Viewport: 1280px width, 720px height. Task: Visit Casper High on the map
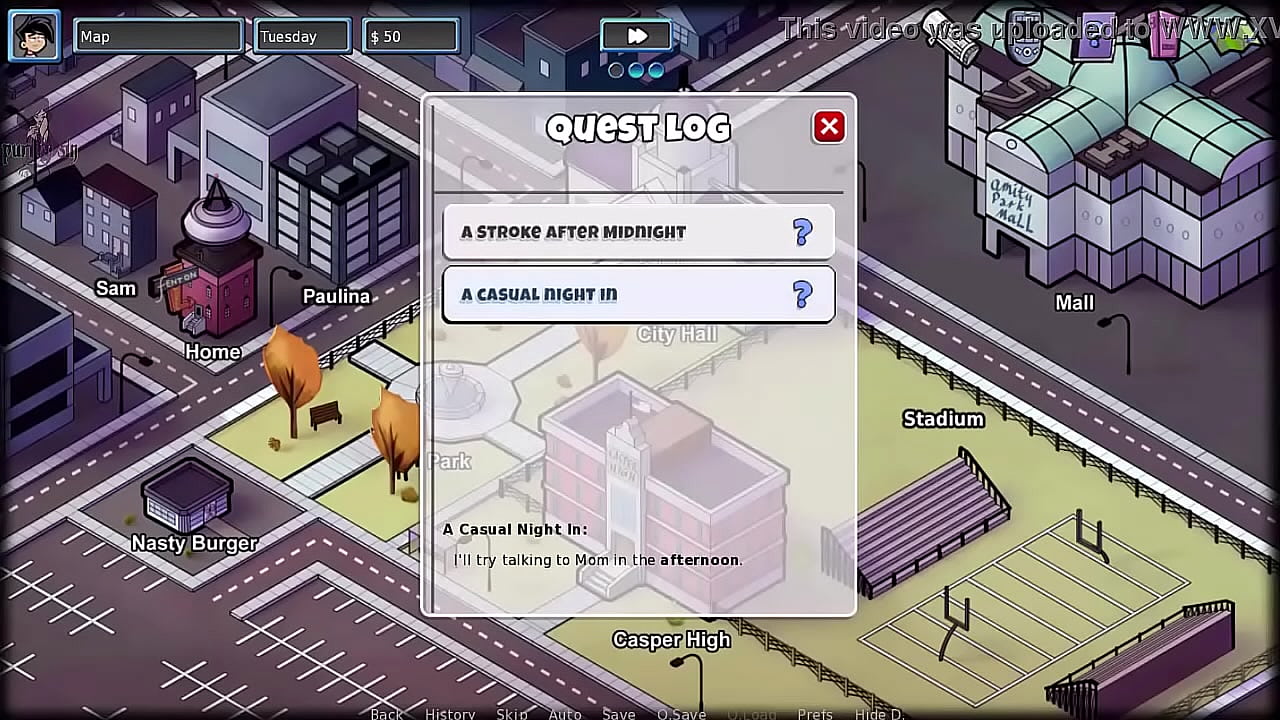tap(671, 640)
